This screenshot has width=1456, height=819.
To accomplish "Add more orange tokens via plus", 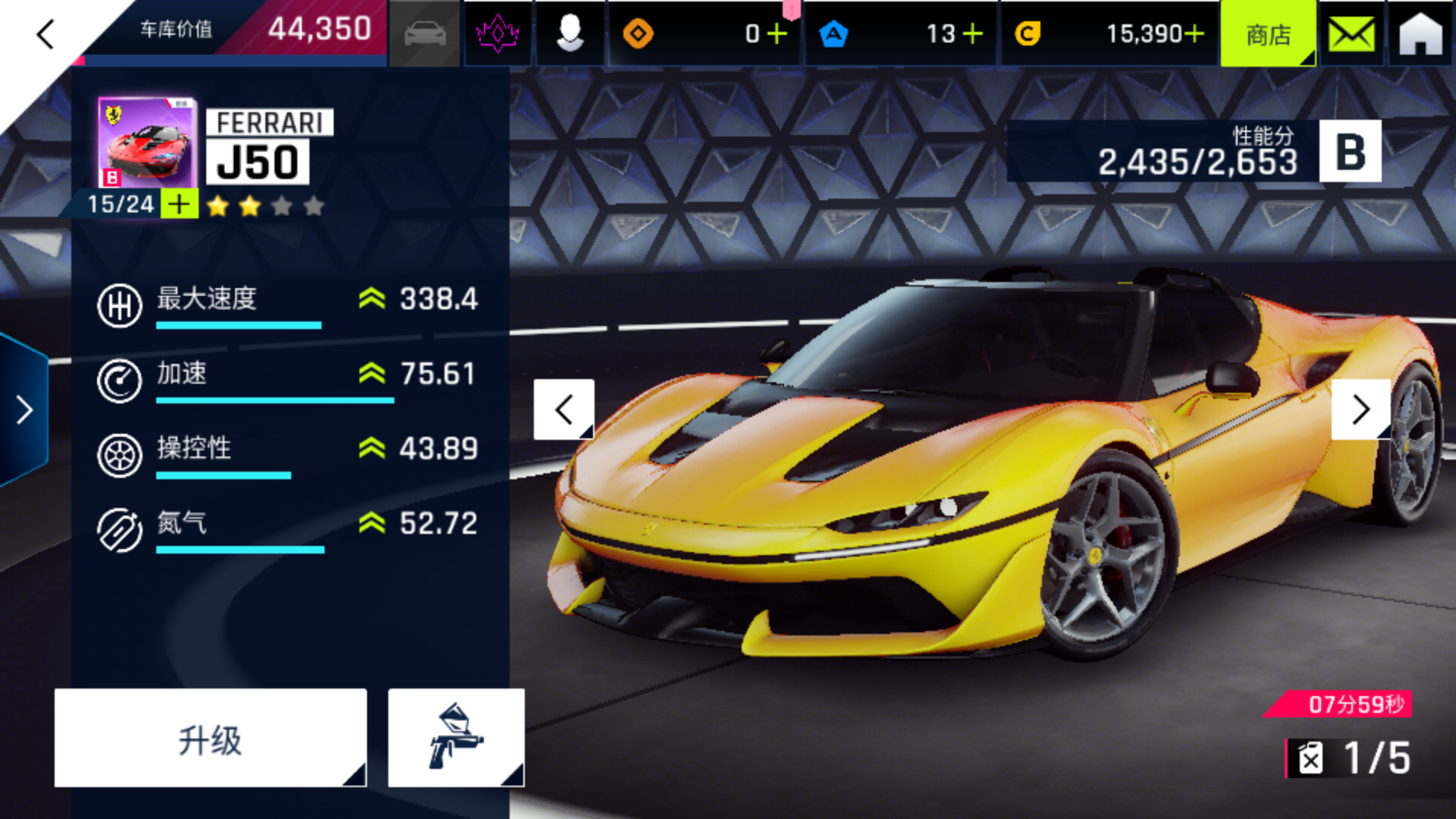I will tap(777, 34).
